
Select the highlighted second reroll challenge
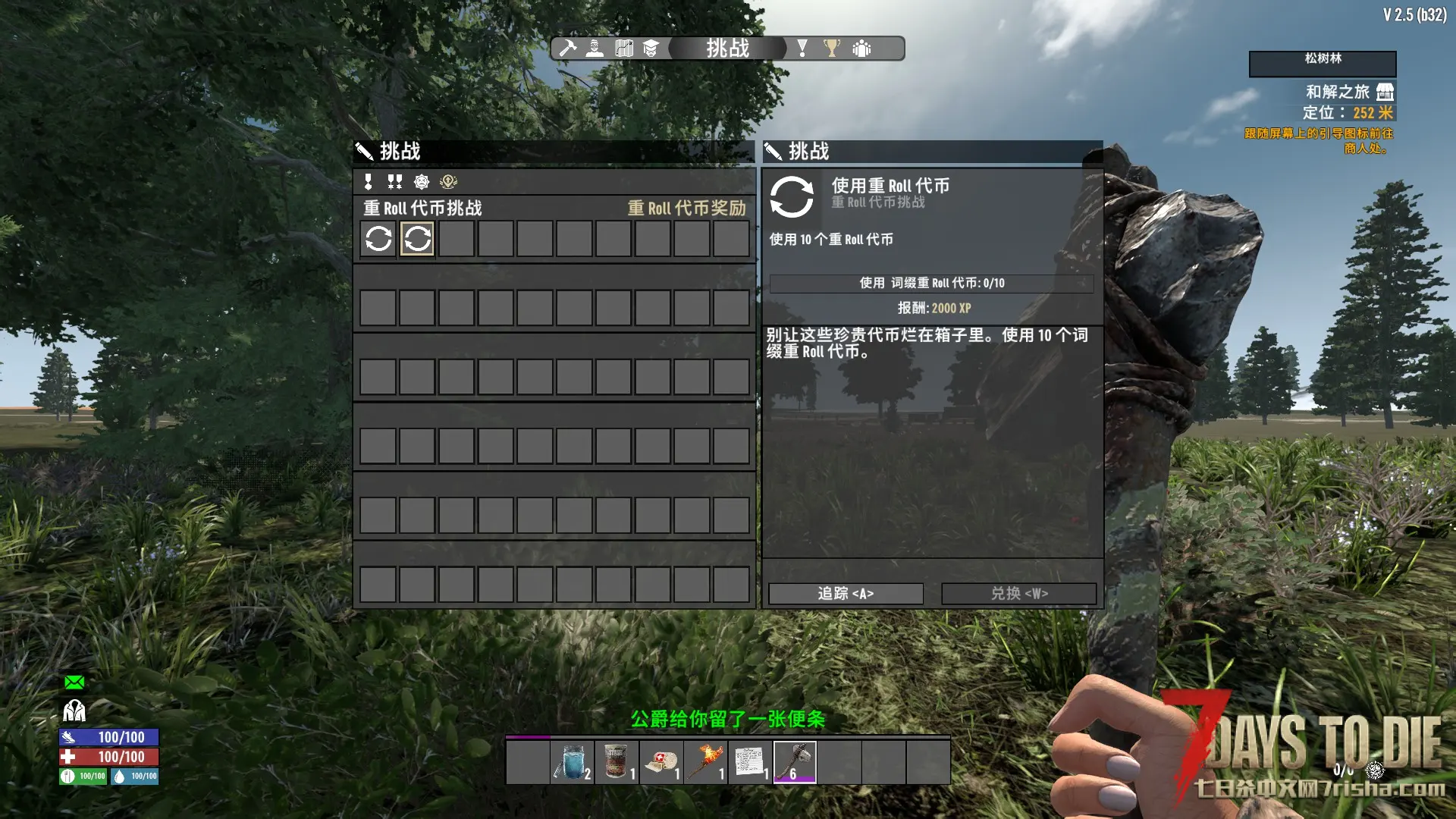[x=417, y=239]
